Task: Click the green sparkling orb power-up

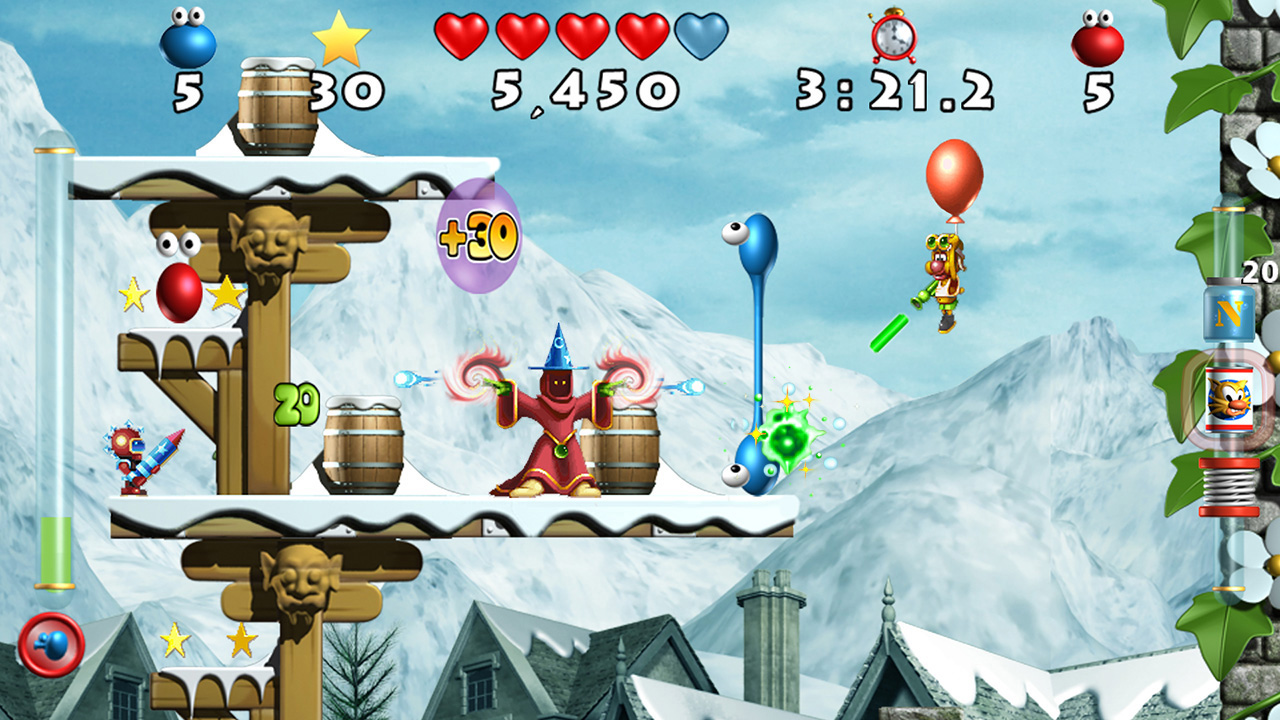Action: coord(789,438)
